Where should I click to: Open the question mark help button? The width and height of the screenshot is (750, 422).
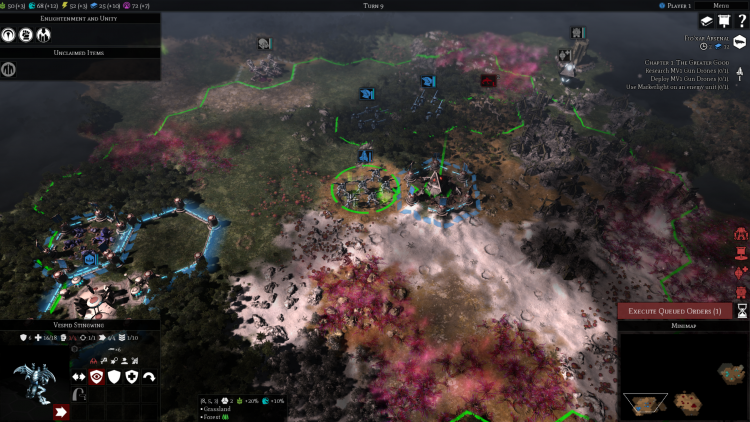[740, 21]
